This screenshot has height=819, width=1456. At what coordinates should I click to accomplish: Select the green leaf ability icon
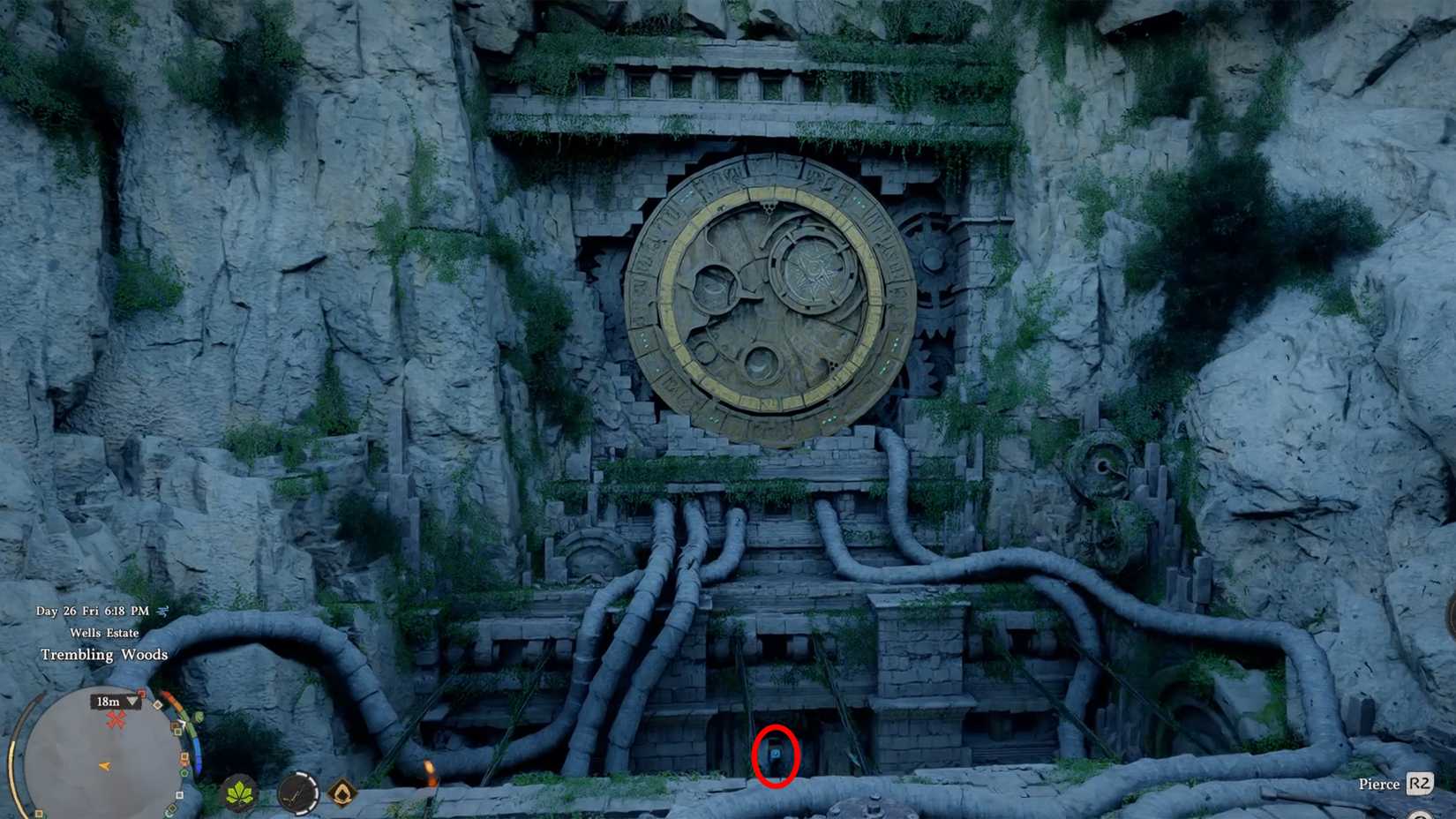coord(238,792)
